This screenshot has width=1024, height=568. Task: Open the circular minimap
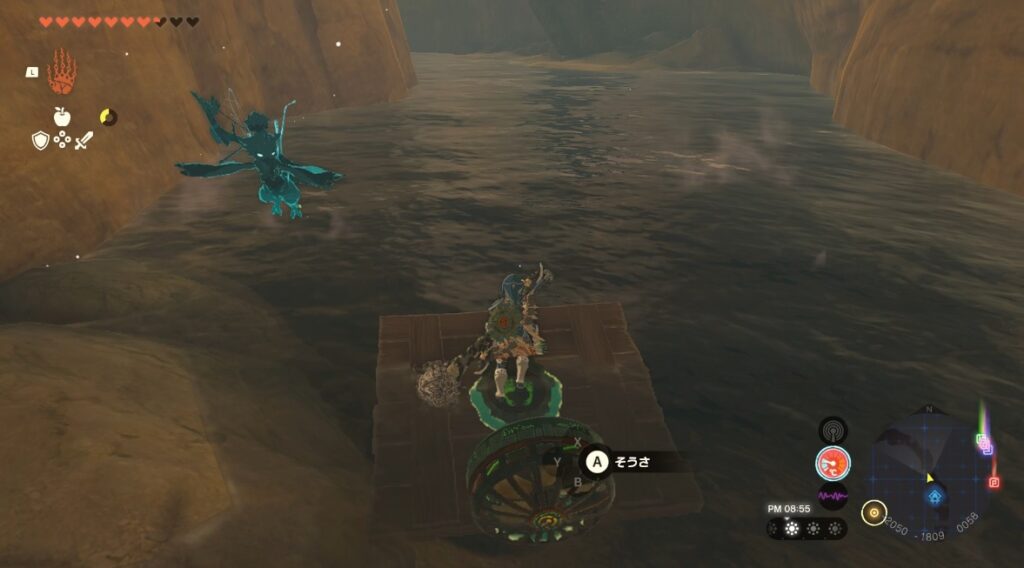pyautogui.click(x=932, y=467)
